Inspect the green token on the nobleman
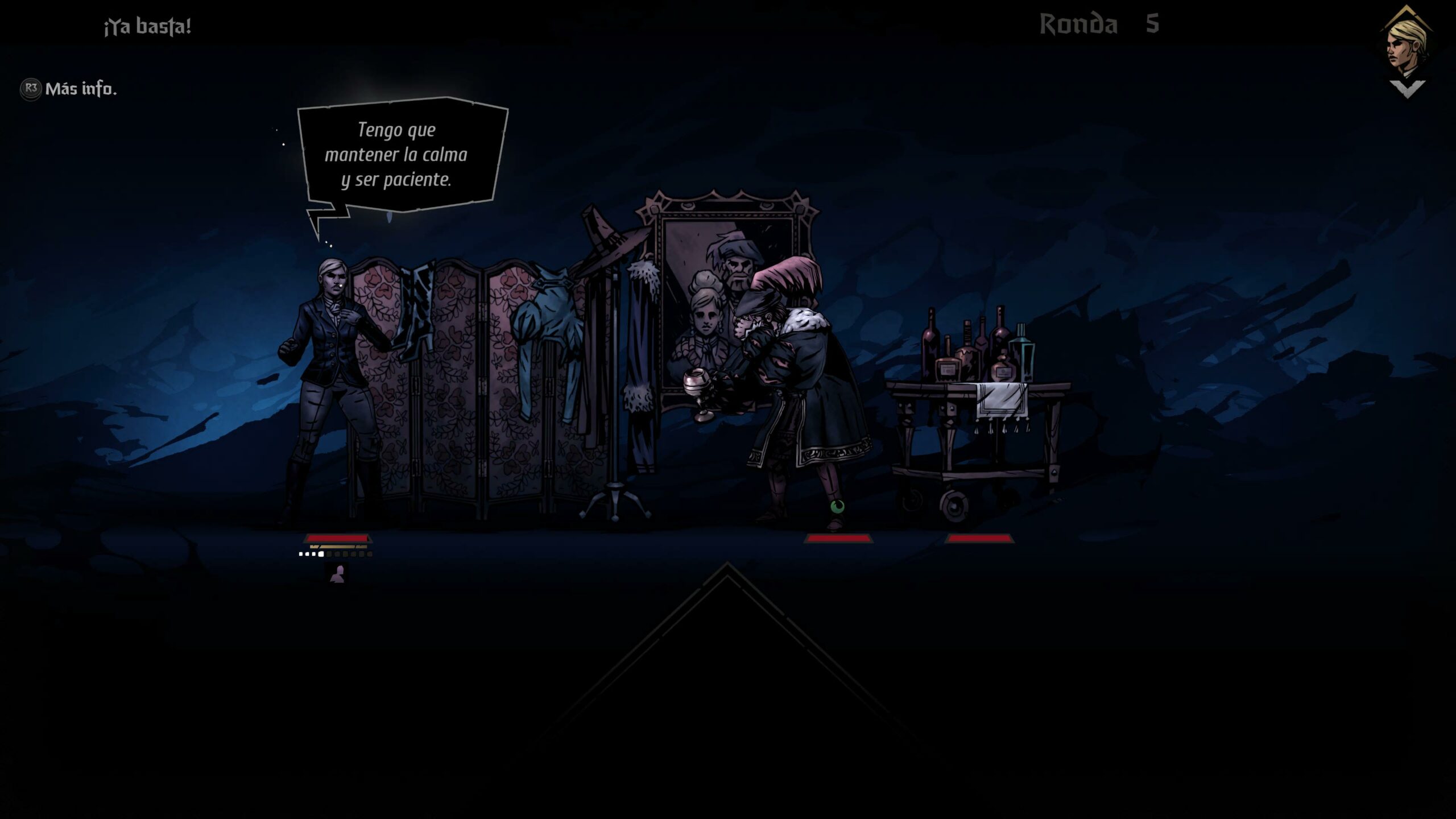This screenshot has width=1456, height=819. click(x=837, y=506)
